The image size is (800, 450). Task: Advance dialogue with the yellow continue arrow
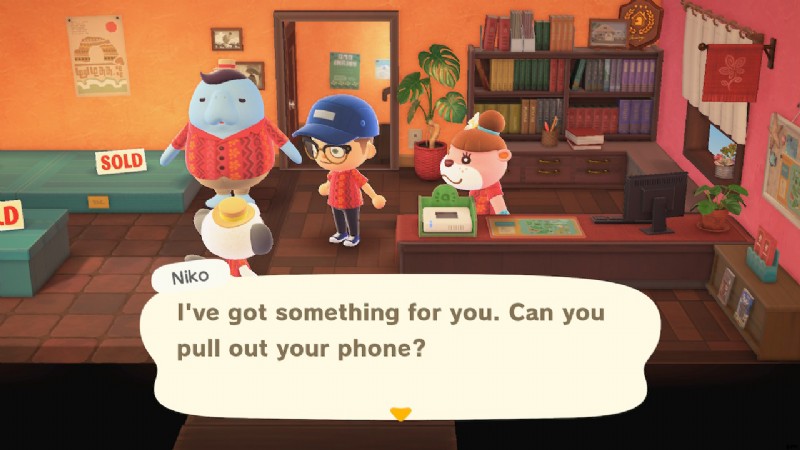coord(400,414)
